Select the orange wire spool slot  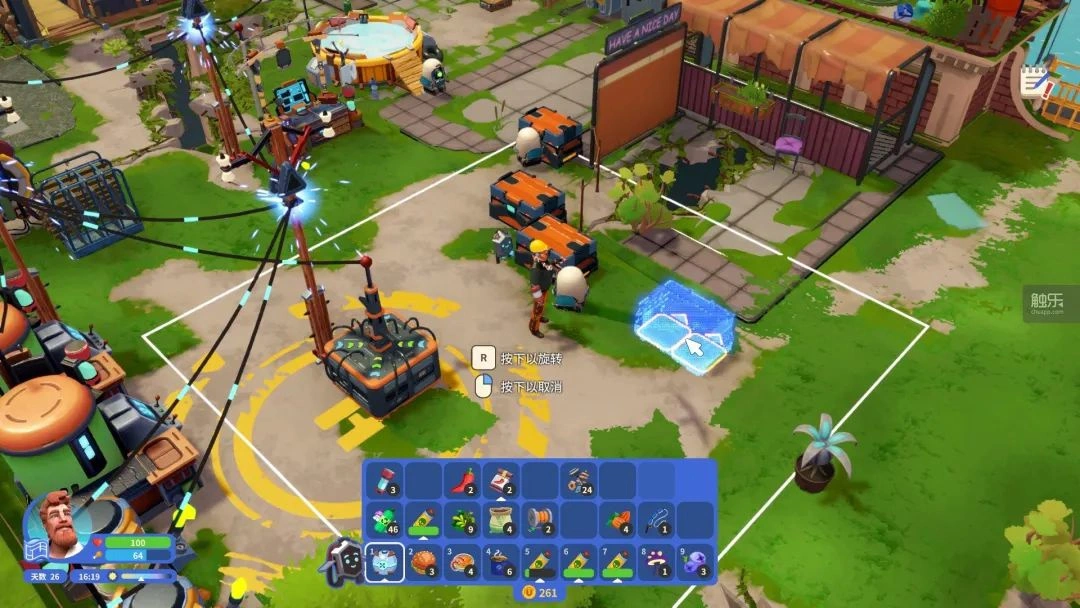pyautogui.click(x=540, y=520)
